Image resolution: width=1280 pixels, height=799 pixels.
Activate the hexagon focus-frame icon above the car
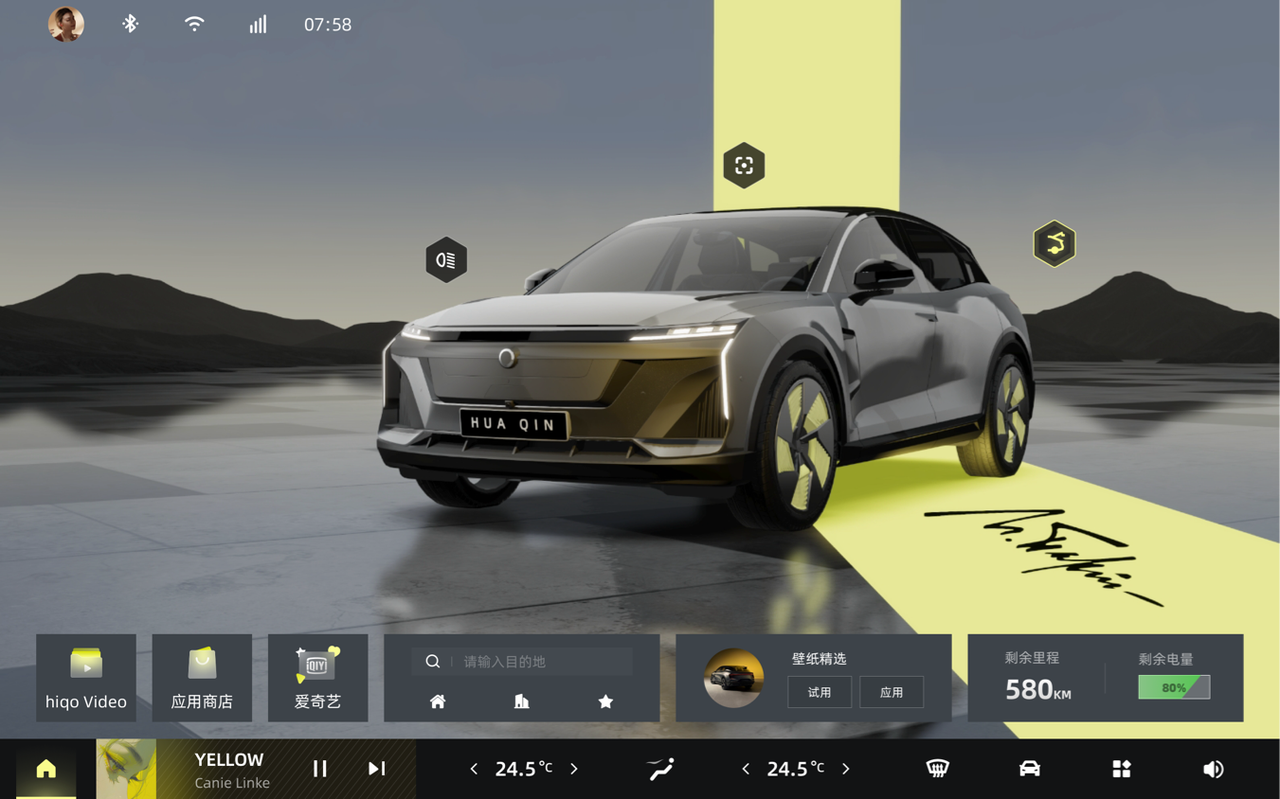744,166
